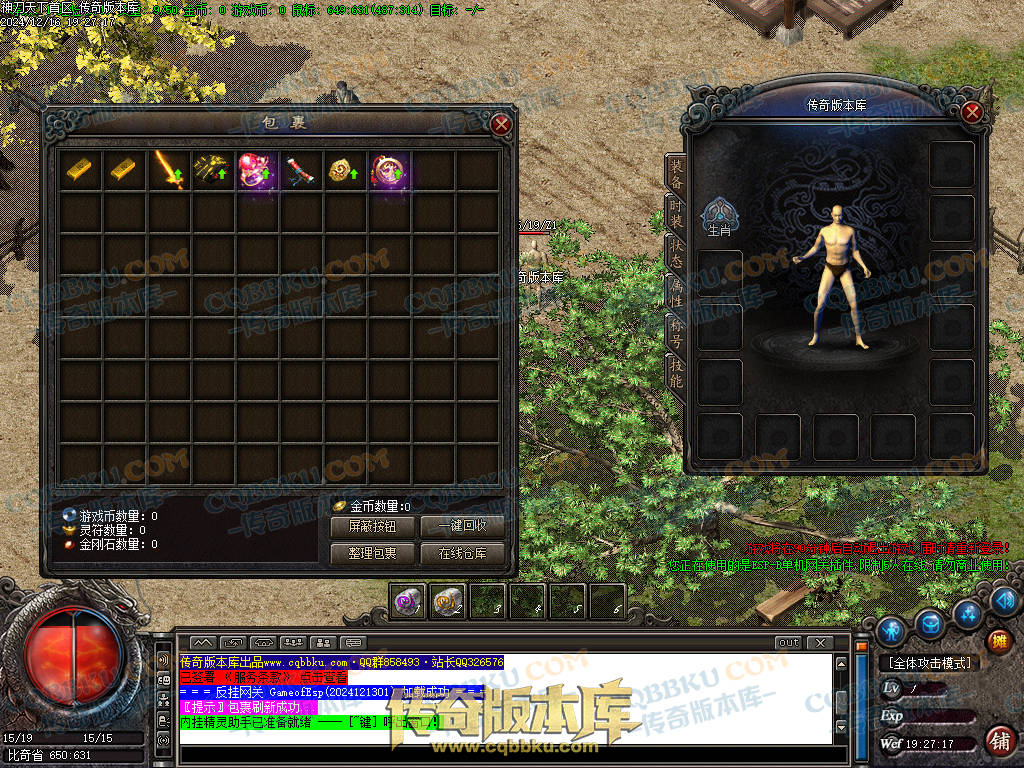Select the black and gold armor item
Image resolution: width=1024 pixels, height=768 pixels.
[x=212, y=170]
